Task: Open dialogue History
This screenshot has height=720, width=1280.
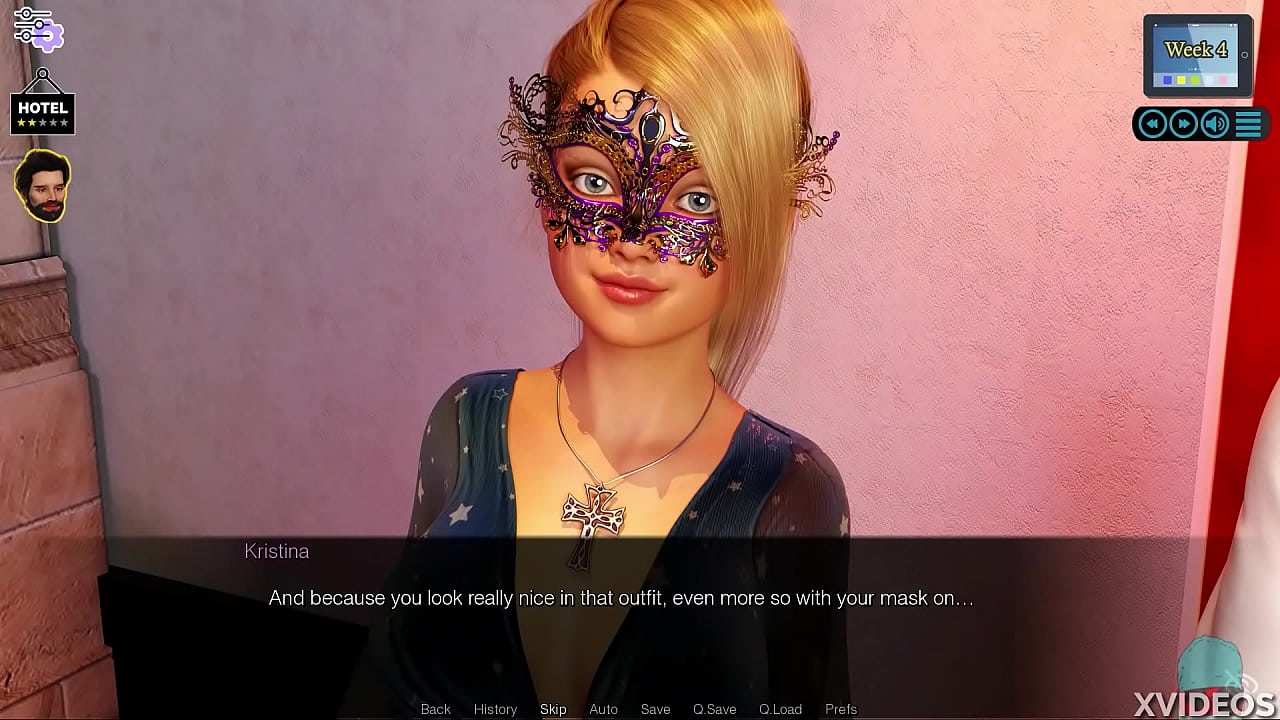Action: point(495,709)
